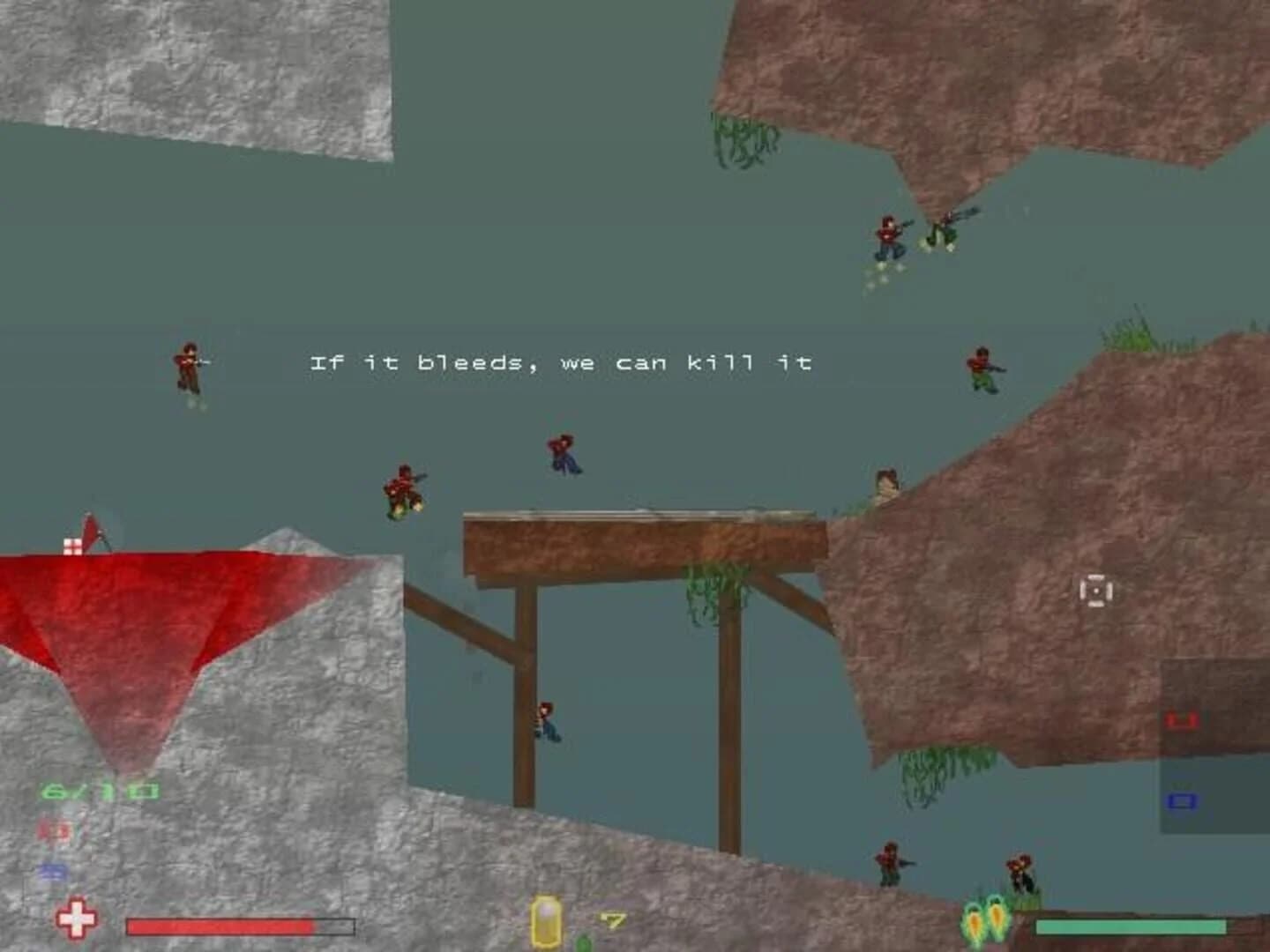Click the red counter below the kill score
This screenshot has height=952, width=1270.
click(x=55, y=831)
